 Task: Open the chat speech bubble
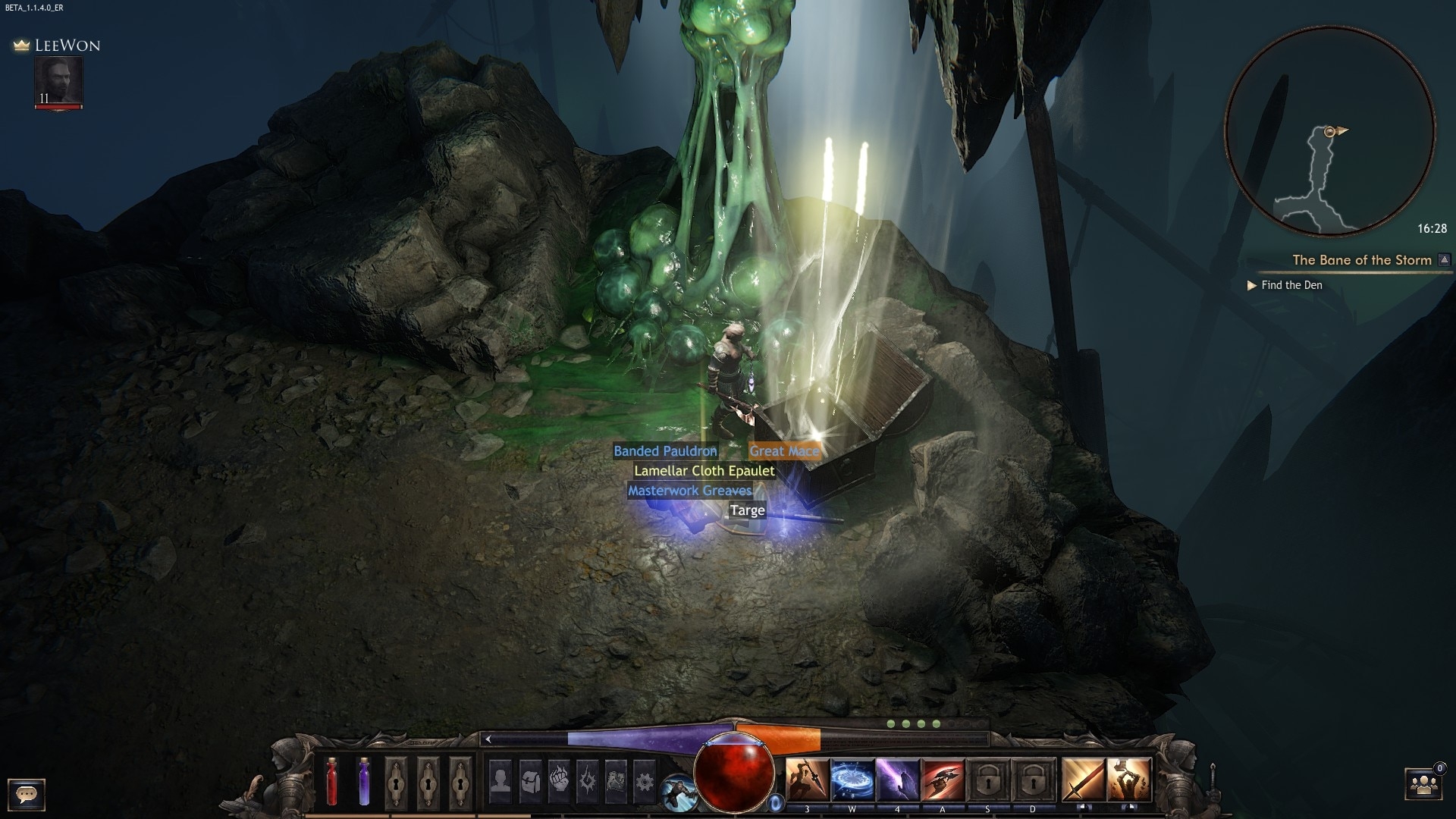point(27,794)
